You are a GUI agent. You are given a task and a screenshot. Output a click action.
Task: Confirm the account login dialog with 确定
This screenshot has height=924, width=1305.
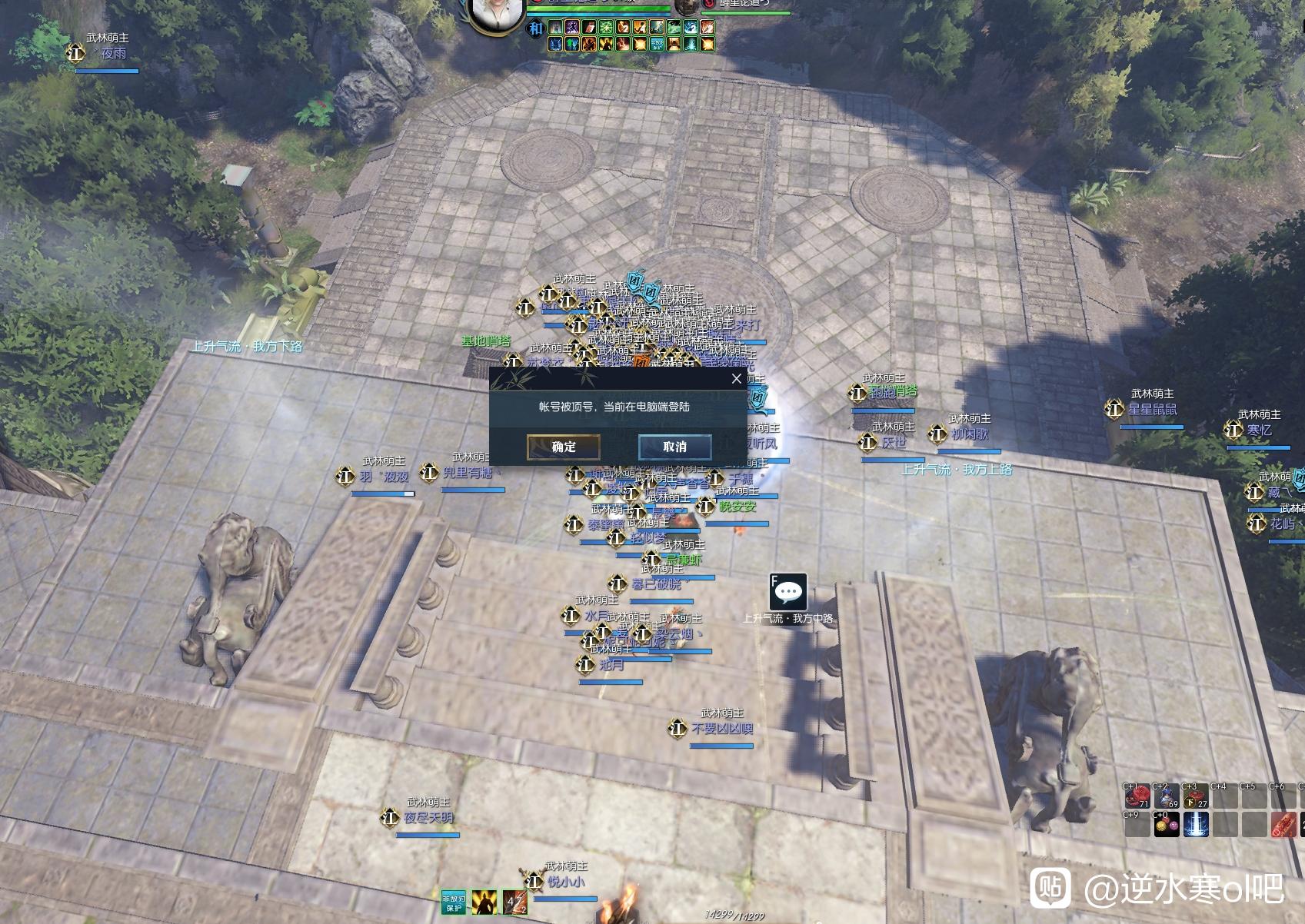[563, 447]
